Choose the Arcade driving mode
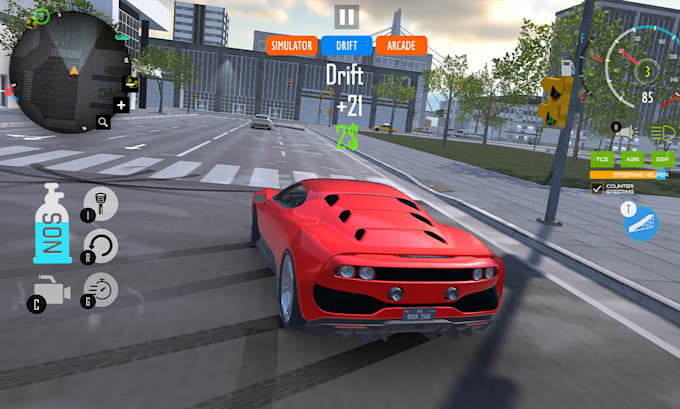 pos(401,45)
